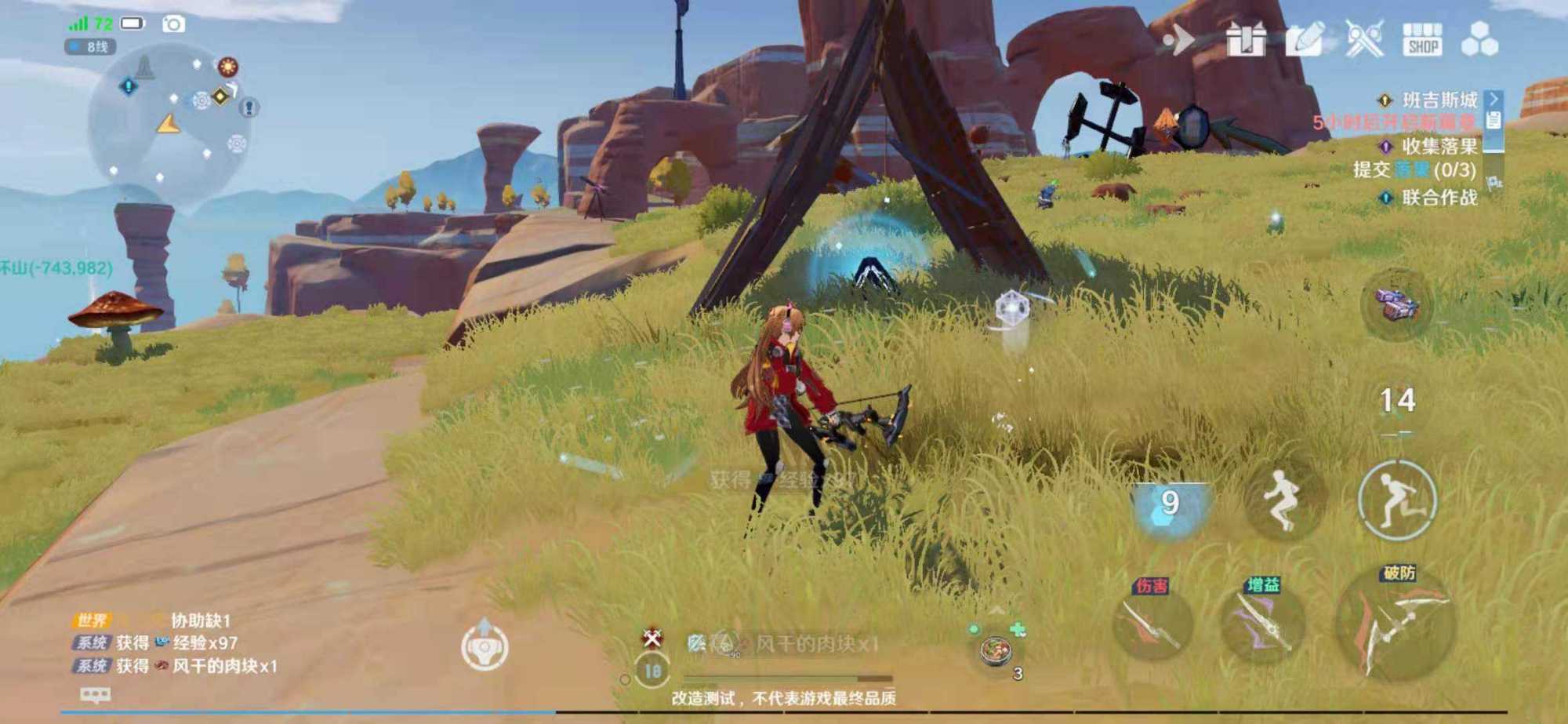Open the SHOP menu

tap(1422, 39)
